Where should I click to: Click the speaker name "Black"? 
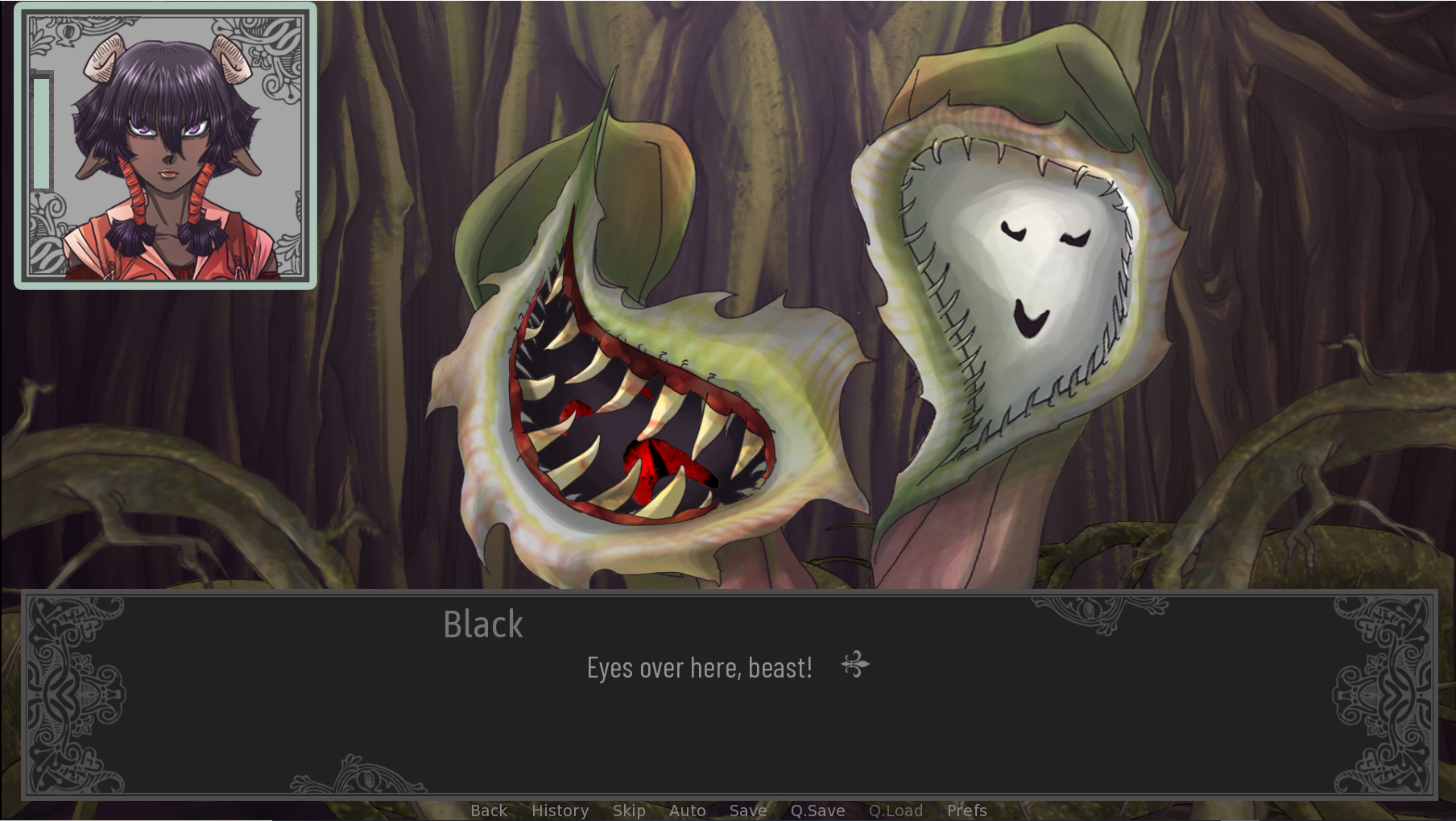pyautogui.click(x=483, y=624)
